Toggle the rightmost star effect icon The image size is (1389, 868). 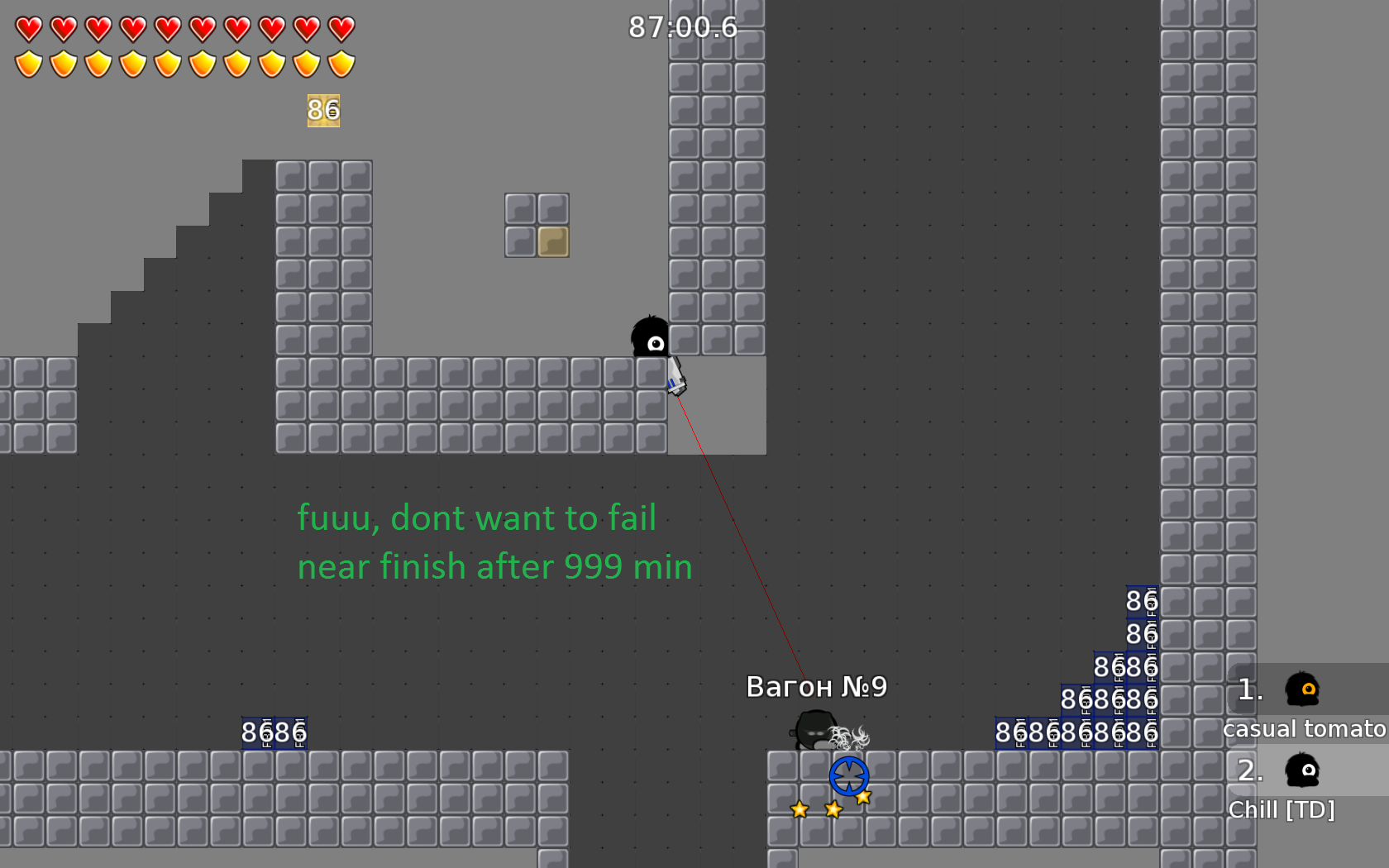click(x=865, y=796)
